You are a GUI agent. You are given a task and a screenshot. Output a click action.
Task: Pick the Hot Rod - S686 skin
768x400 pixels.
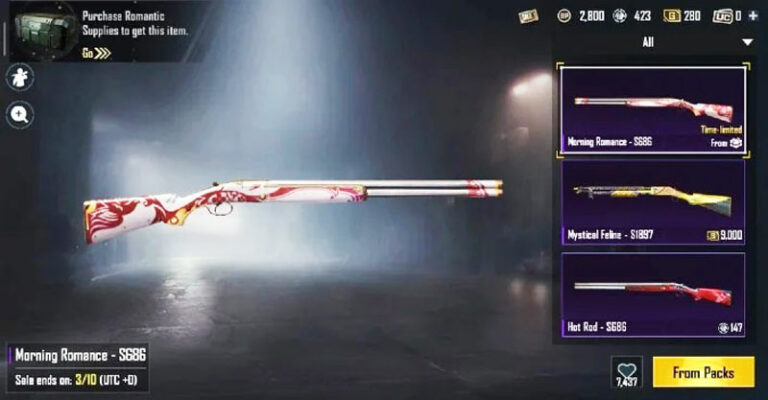coord(652,294)
